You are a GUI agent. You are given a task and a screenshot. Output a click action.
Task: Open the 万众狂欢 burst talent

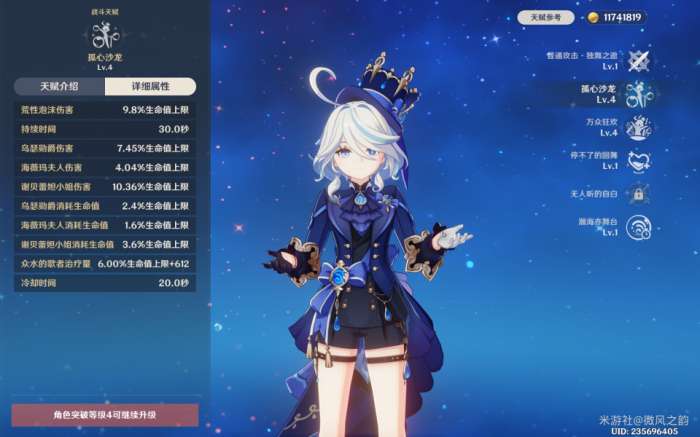(x=639, y=128)
